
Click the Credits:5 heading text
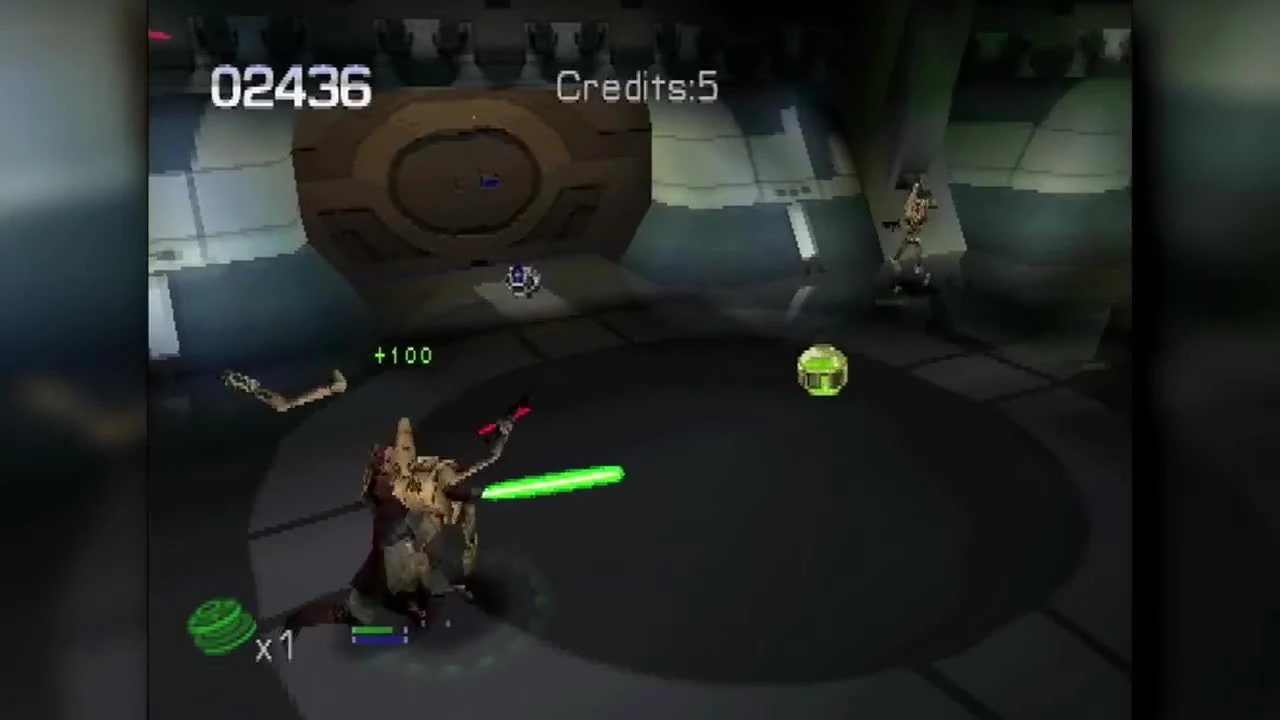[x=637, y=87]
